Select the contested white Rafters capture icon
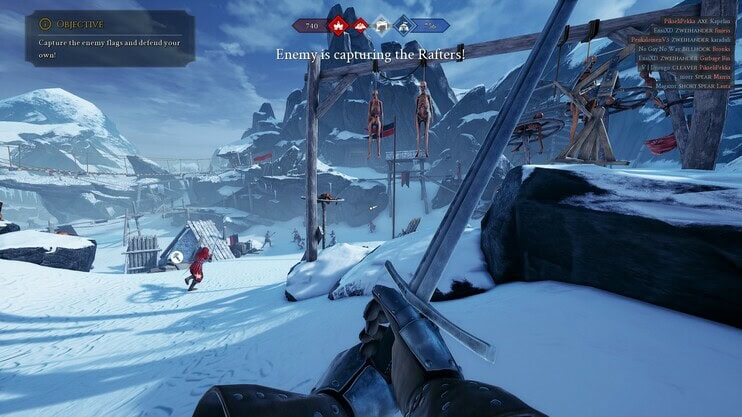Screen dimensions: 742x417 click(x=380, y=25)
